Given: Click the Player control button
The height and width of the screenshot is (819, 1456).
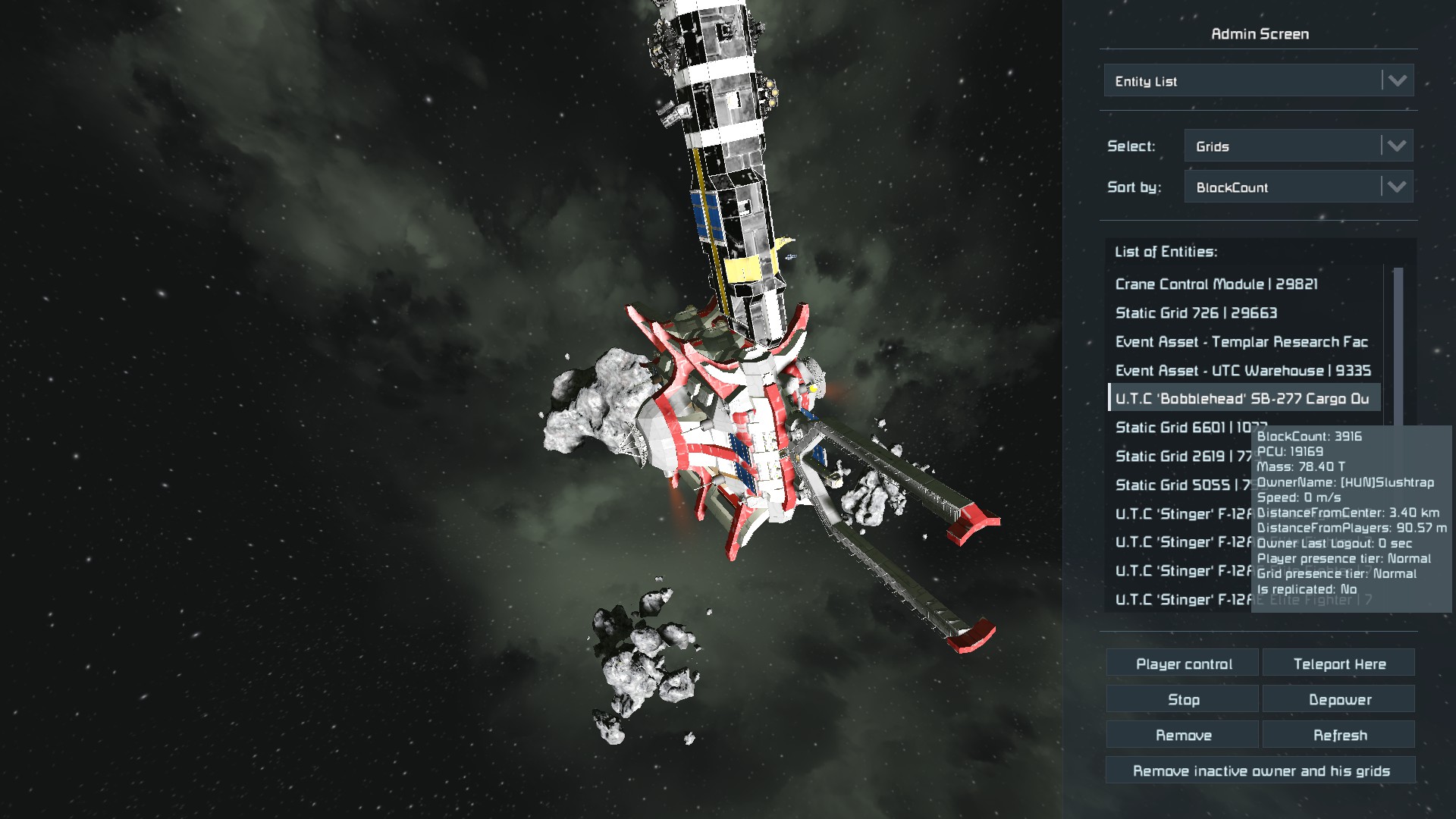Looking at the screenshot, I should tap(1183, 664).
